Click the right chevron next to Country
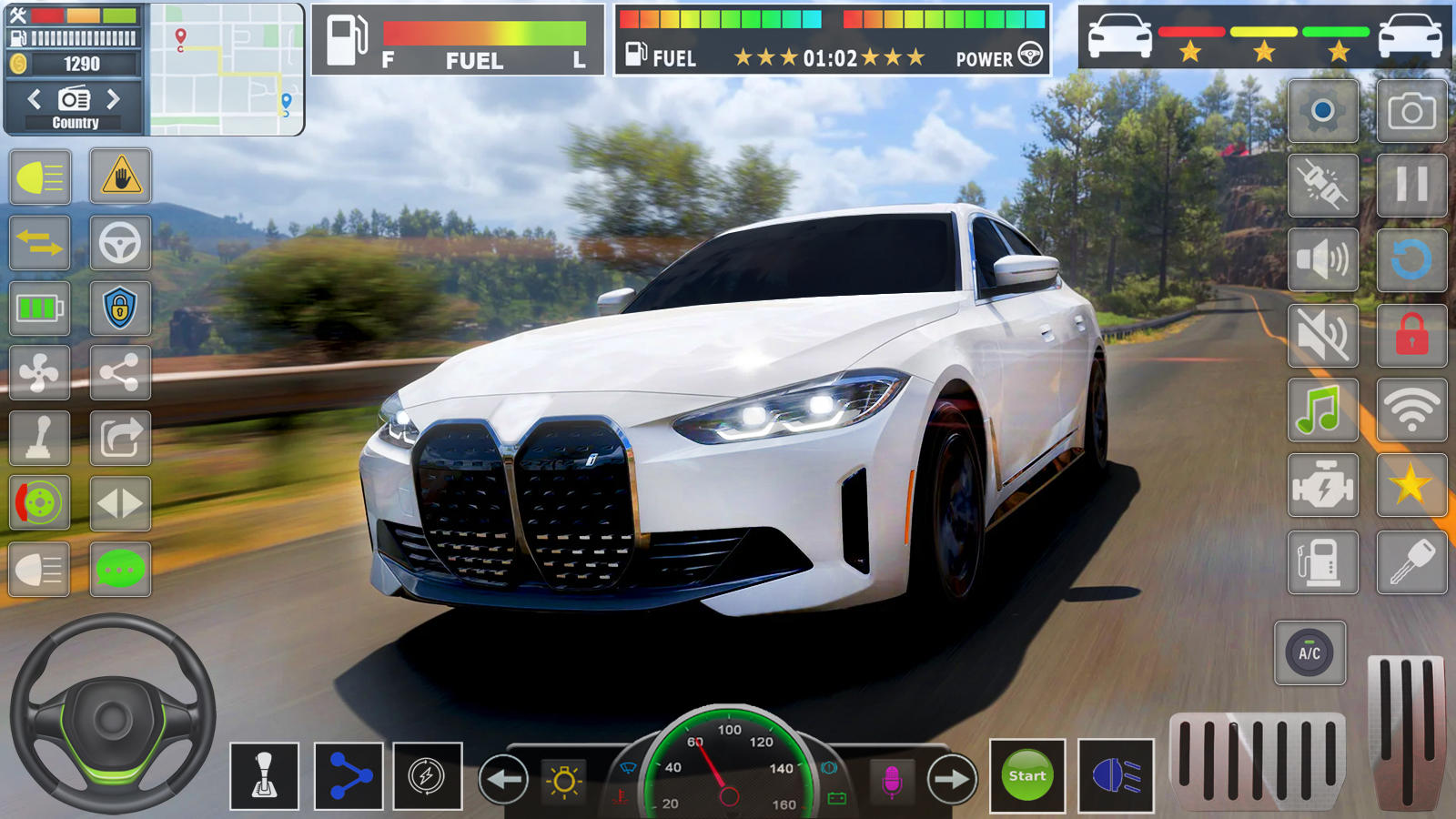The height and width of the screenshot is (819, 1456). click(114, 99)
